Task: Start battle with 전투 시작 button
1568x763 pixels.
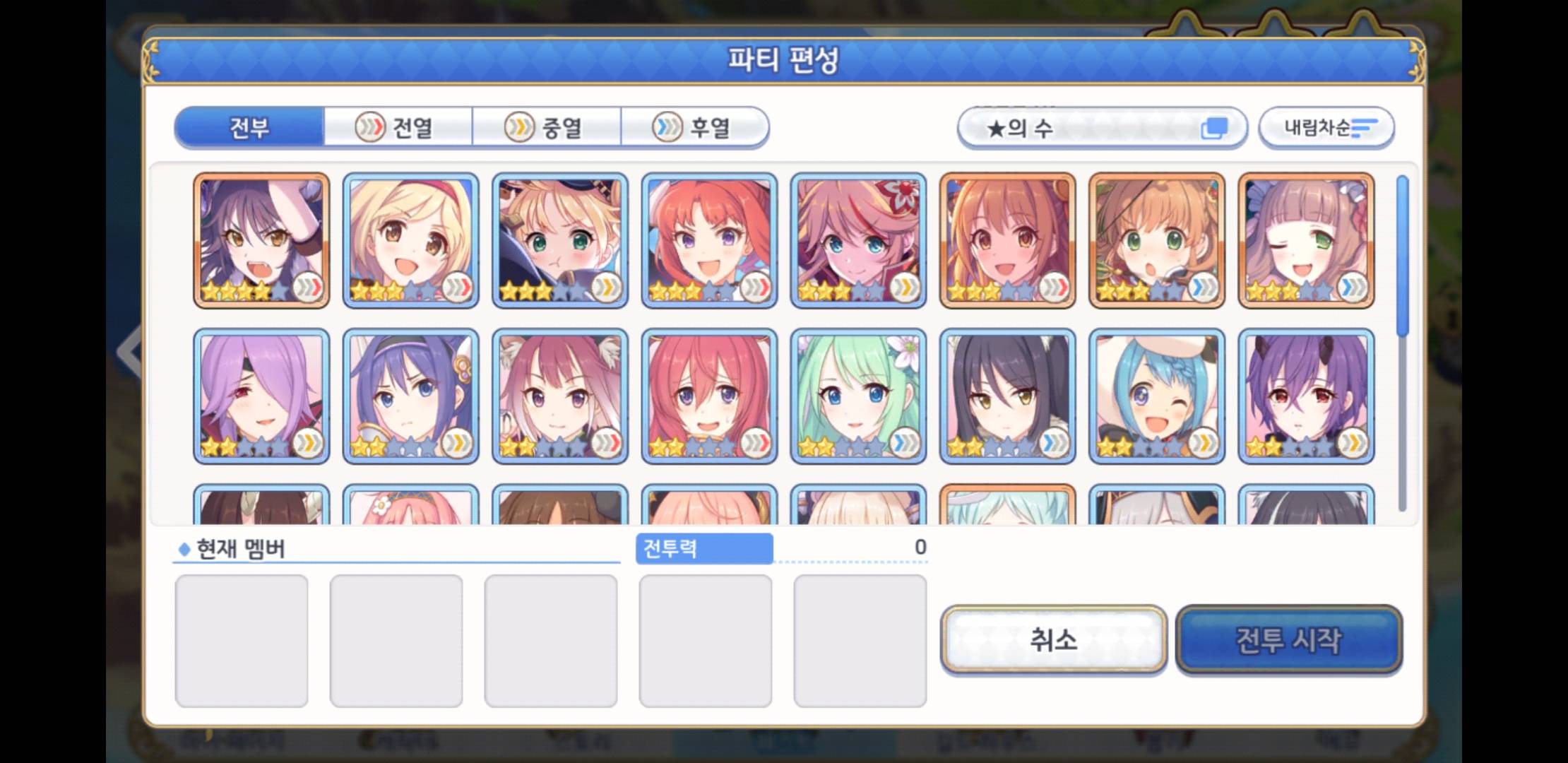Action: click(x=1288, y=639)
